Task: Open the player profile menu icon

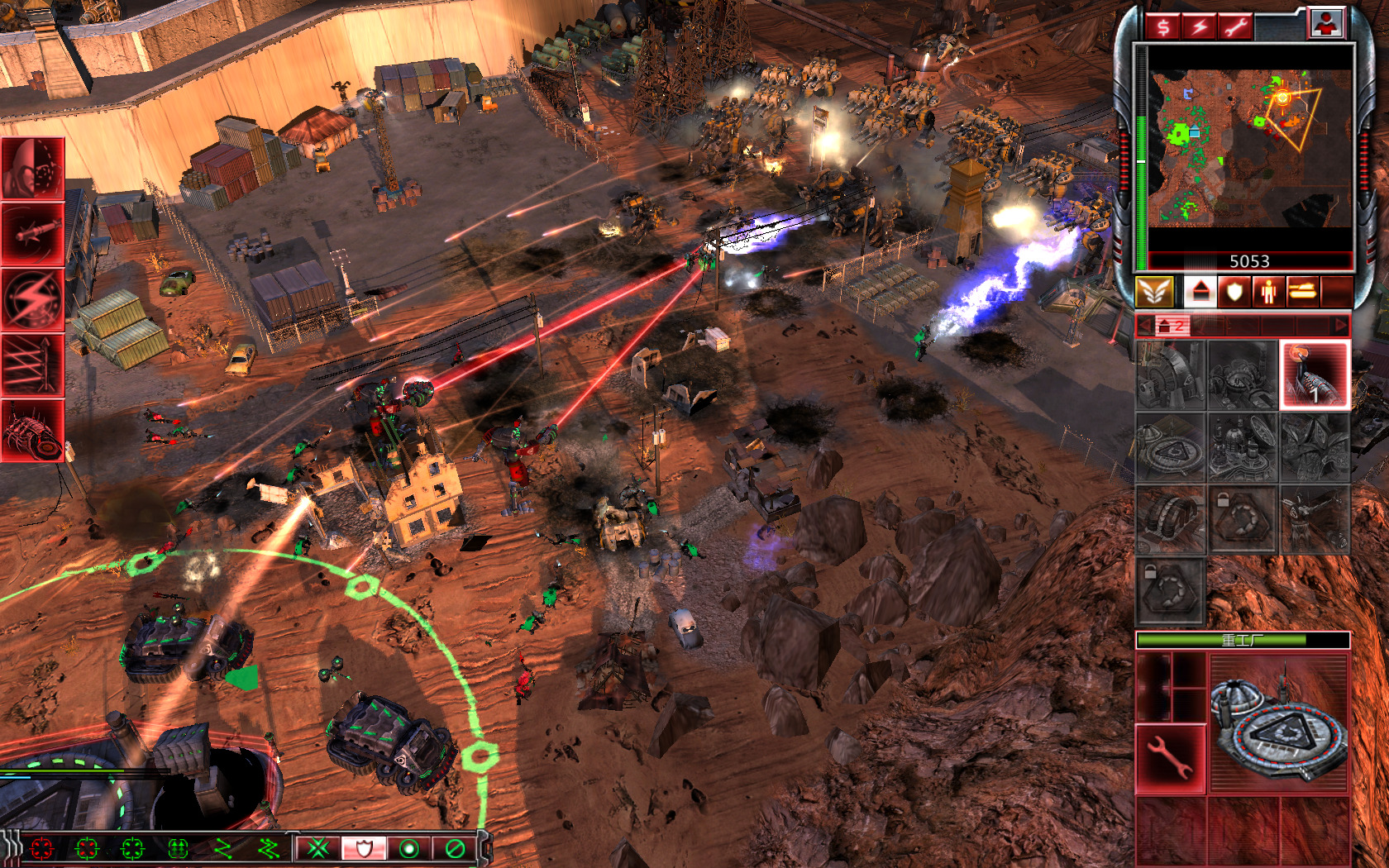Action: 1326,24
